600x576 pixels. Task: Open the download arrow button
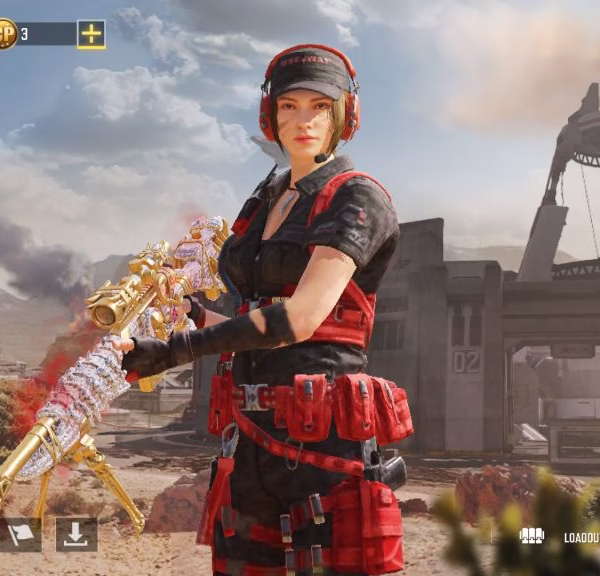pyautogui.click(x=76, y=535)
